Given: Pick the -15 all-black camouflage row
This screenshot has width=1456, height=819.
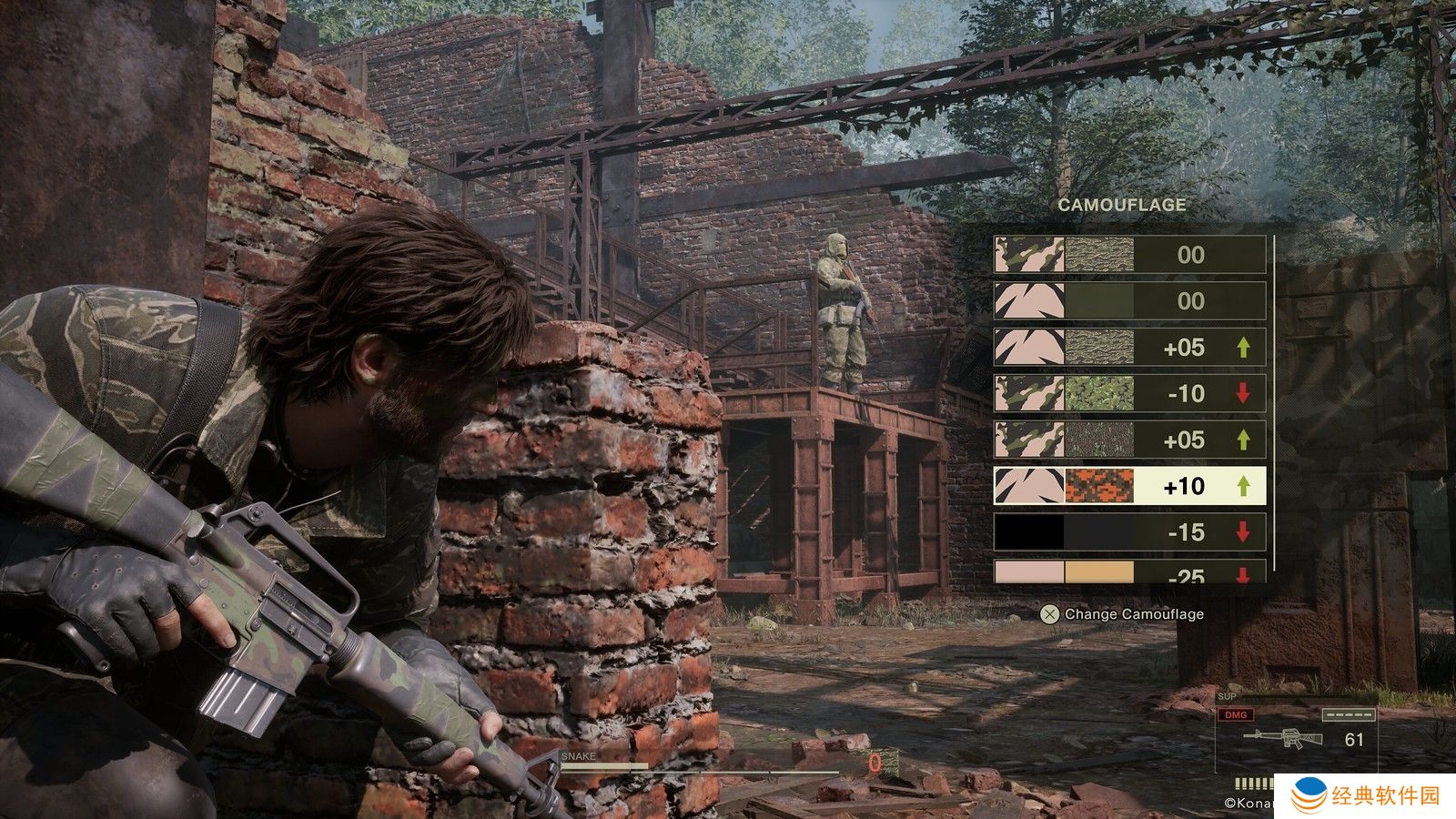Looking at the screenshot, I should click(x=1128, y=532).
